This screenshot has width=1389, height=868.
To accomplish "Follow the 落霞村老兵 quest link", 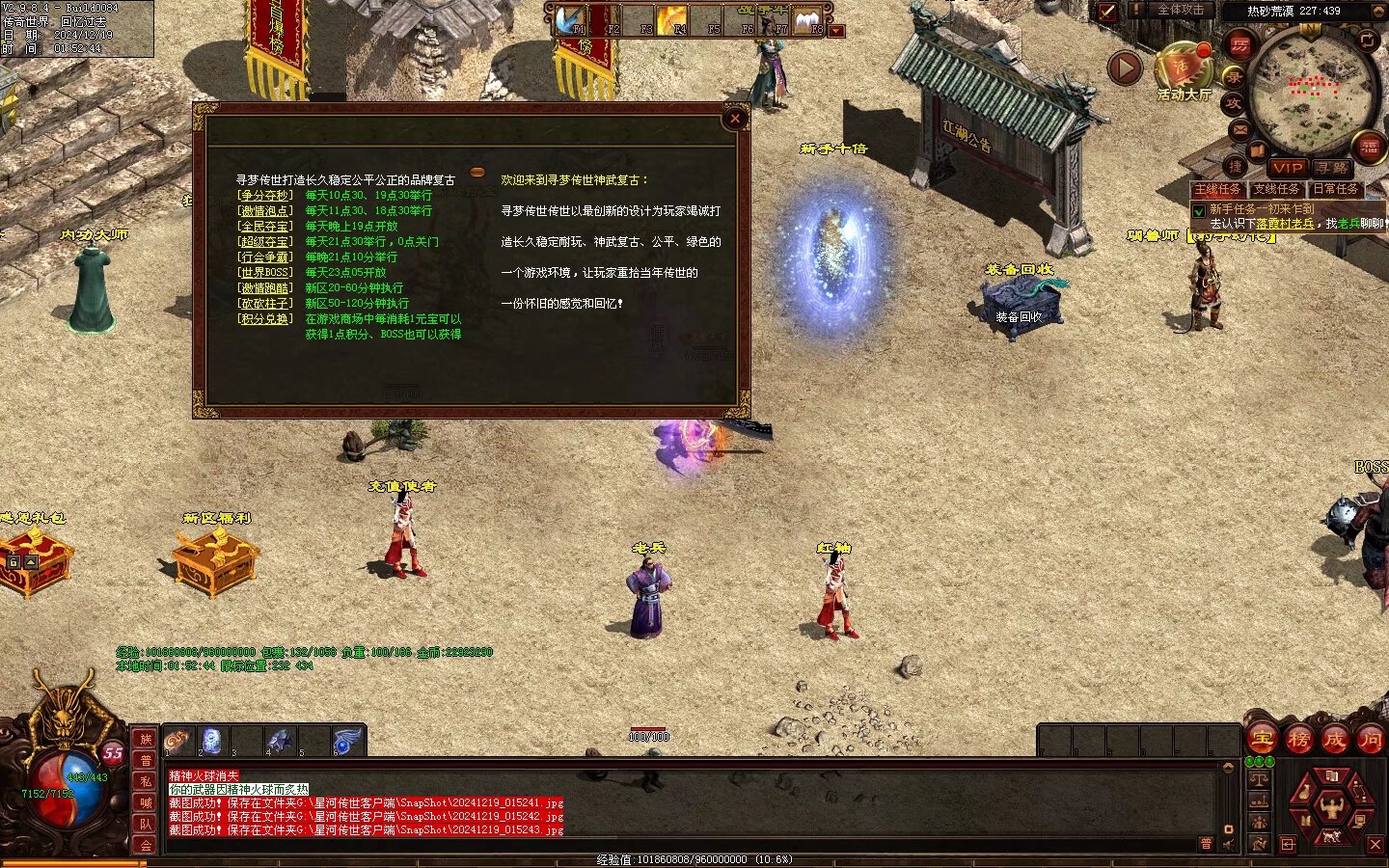I will (1285, 224).
